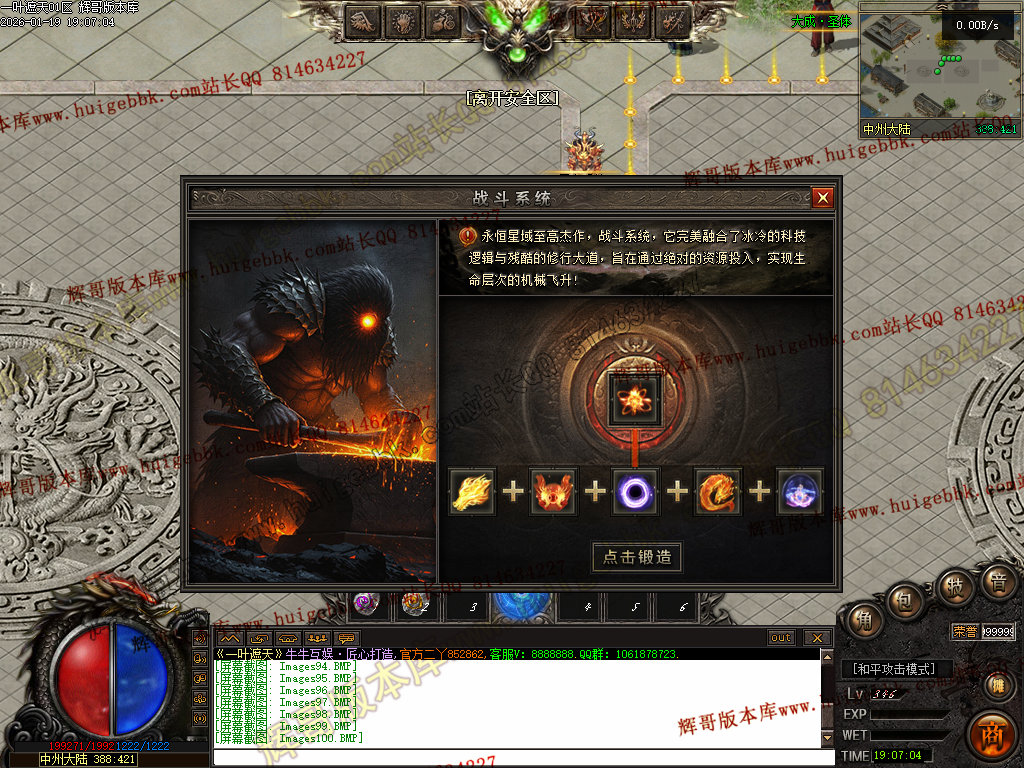Open the shop (商) round button
The width and height of the screenshot is (1024, 768).
991,734
